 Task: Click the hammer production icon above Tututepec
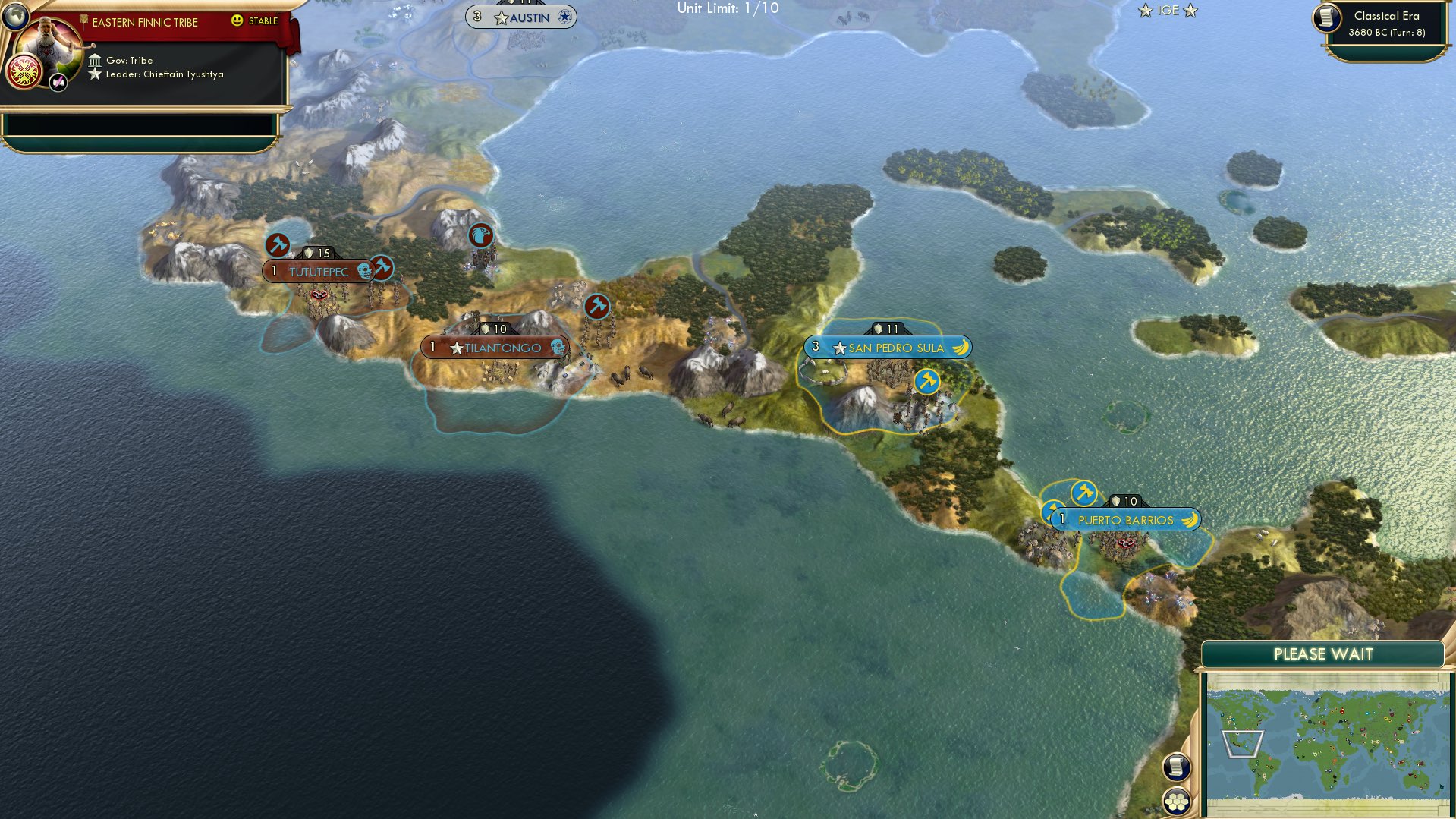(x=278, y=245)
